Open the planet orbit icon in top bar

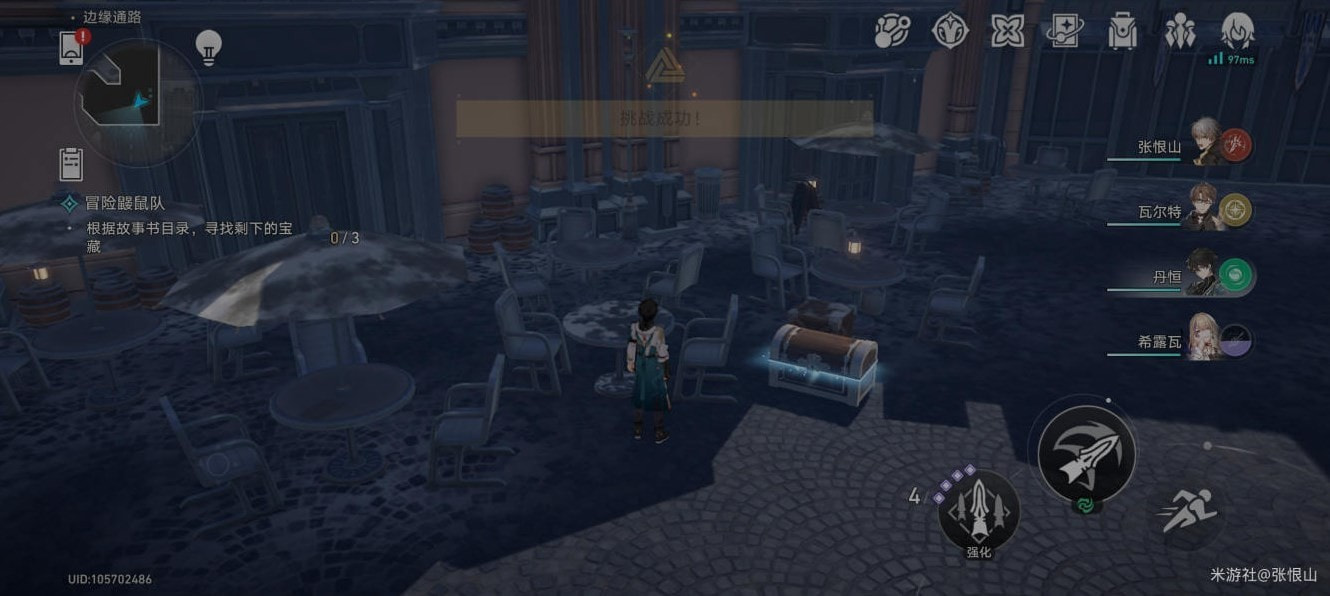tap(892, 31)
